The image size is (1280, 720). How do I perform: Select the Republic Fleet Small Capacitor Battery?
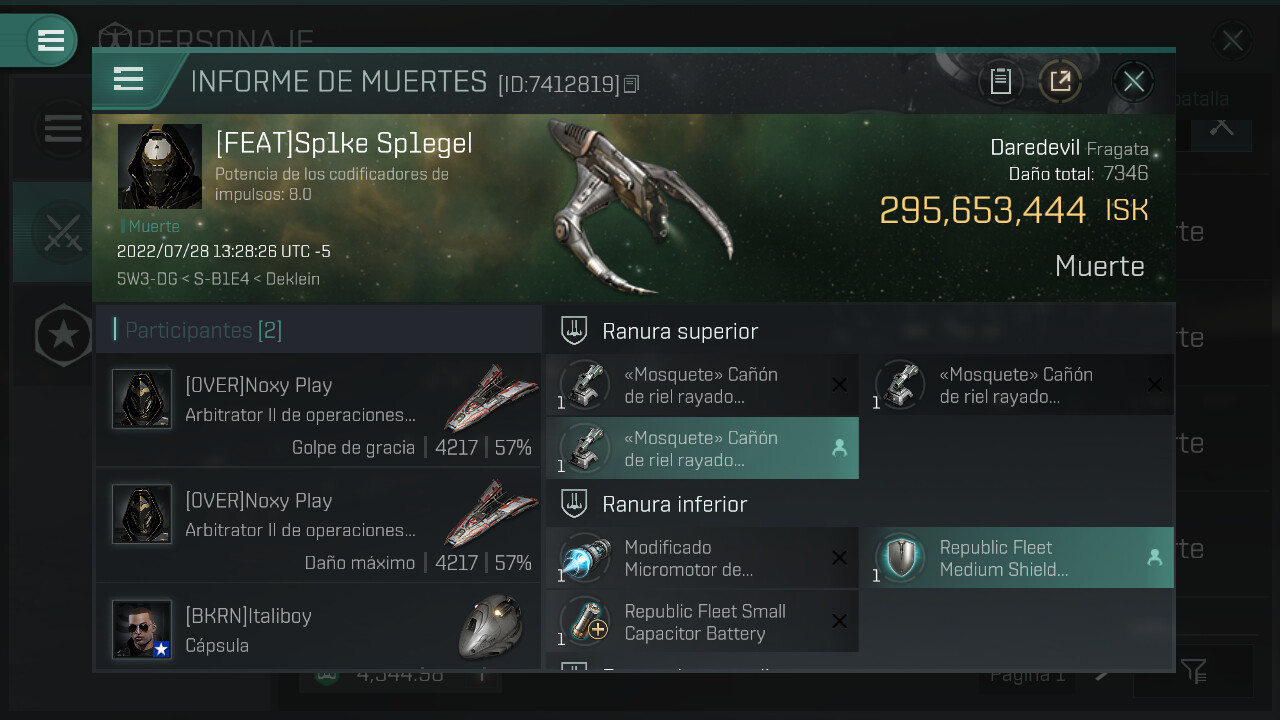click(702, 621)
